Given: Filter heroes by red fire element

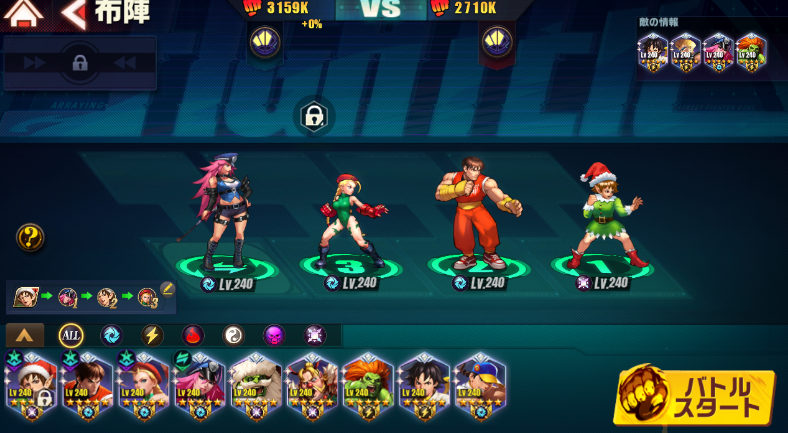Looking at the screenshot, I should coord(193,335).
